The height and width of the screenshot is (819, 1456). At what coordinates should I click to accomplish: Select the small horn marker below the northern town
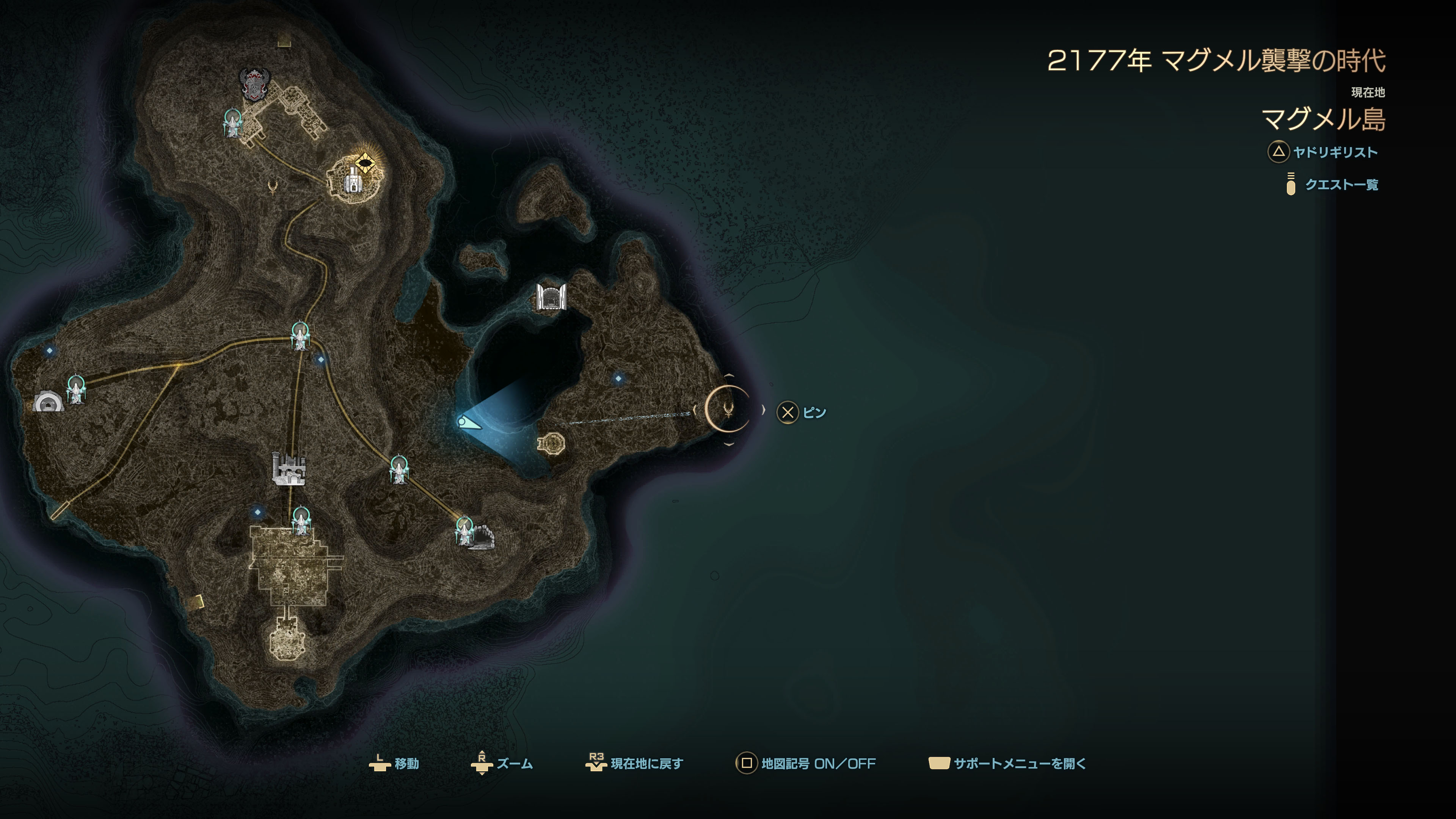click(273, 187)
